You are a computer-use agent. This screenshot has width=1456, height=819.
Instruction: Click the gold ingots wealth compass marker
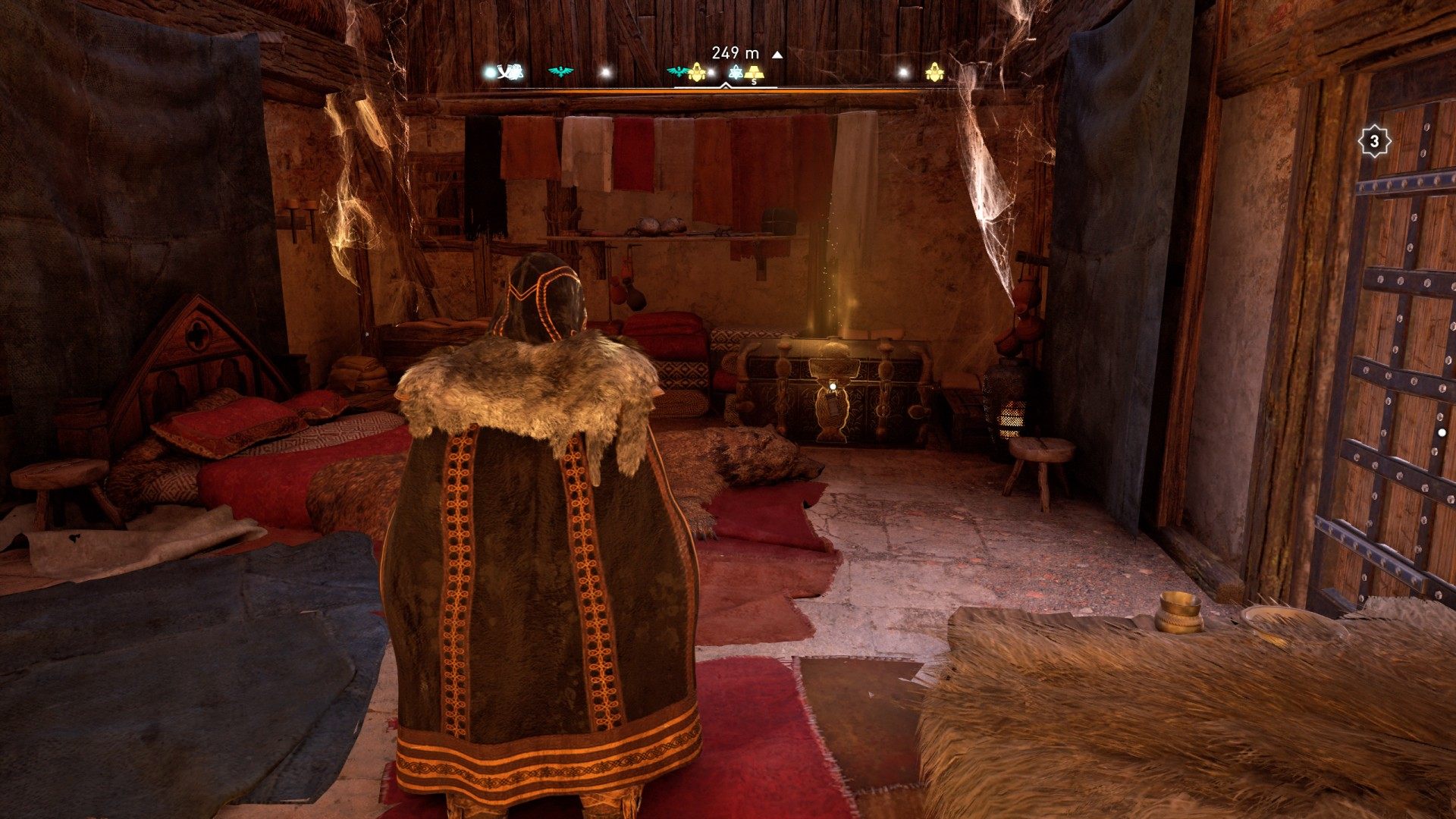click(x=753, y=73)
